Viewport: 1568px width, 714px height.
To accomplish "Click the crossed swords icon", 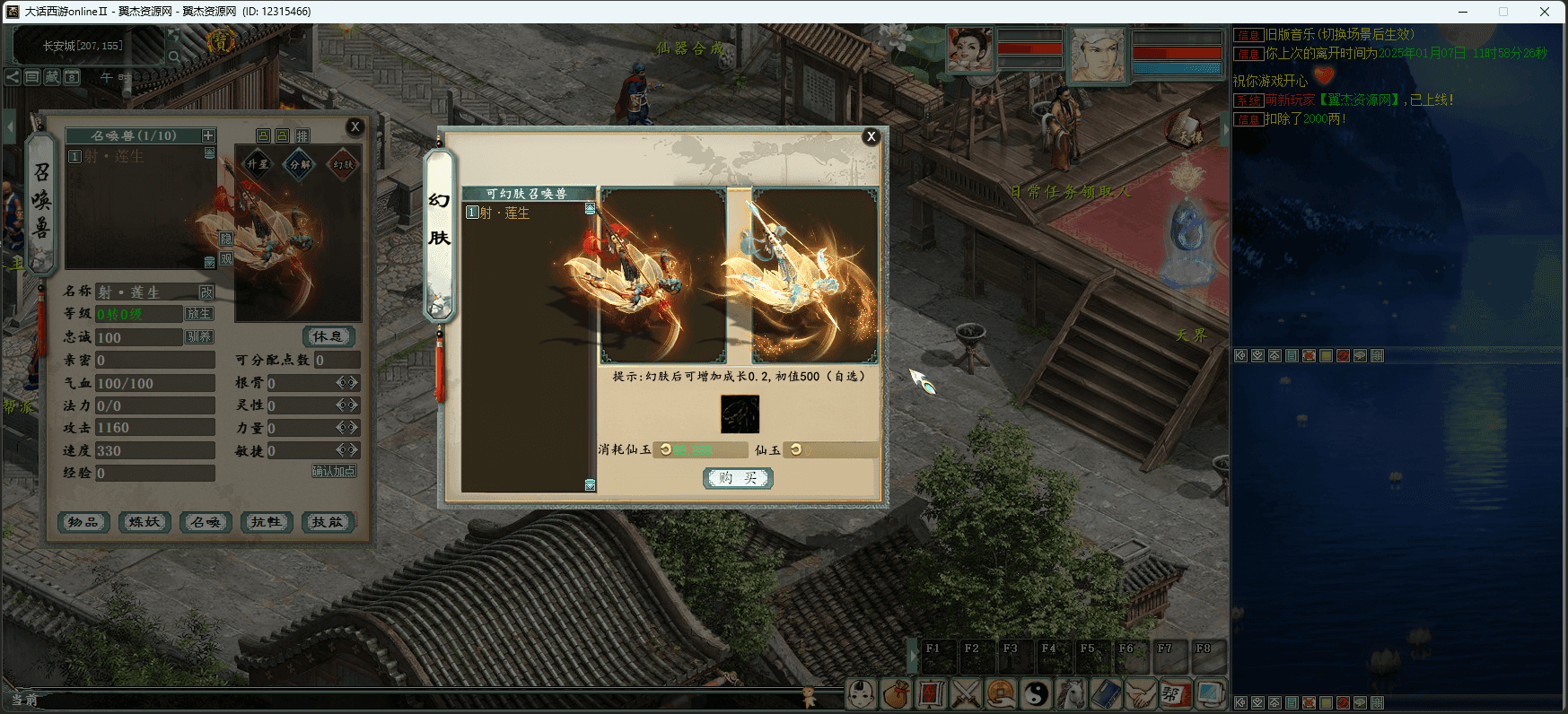I will [x=966, y=693].
